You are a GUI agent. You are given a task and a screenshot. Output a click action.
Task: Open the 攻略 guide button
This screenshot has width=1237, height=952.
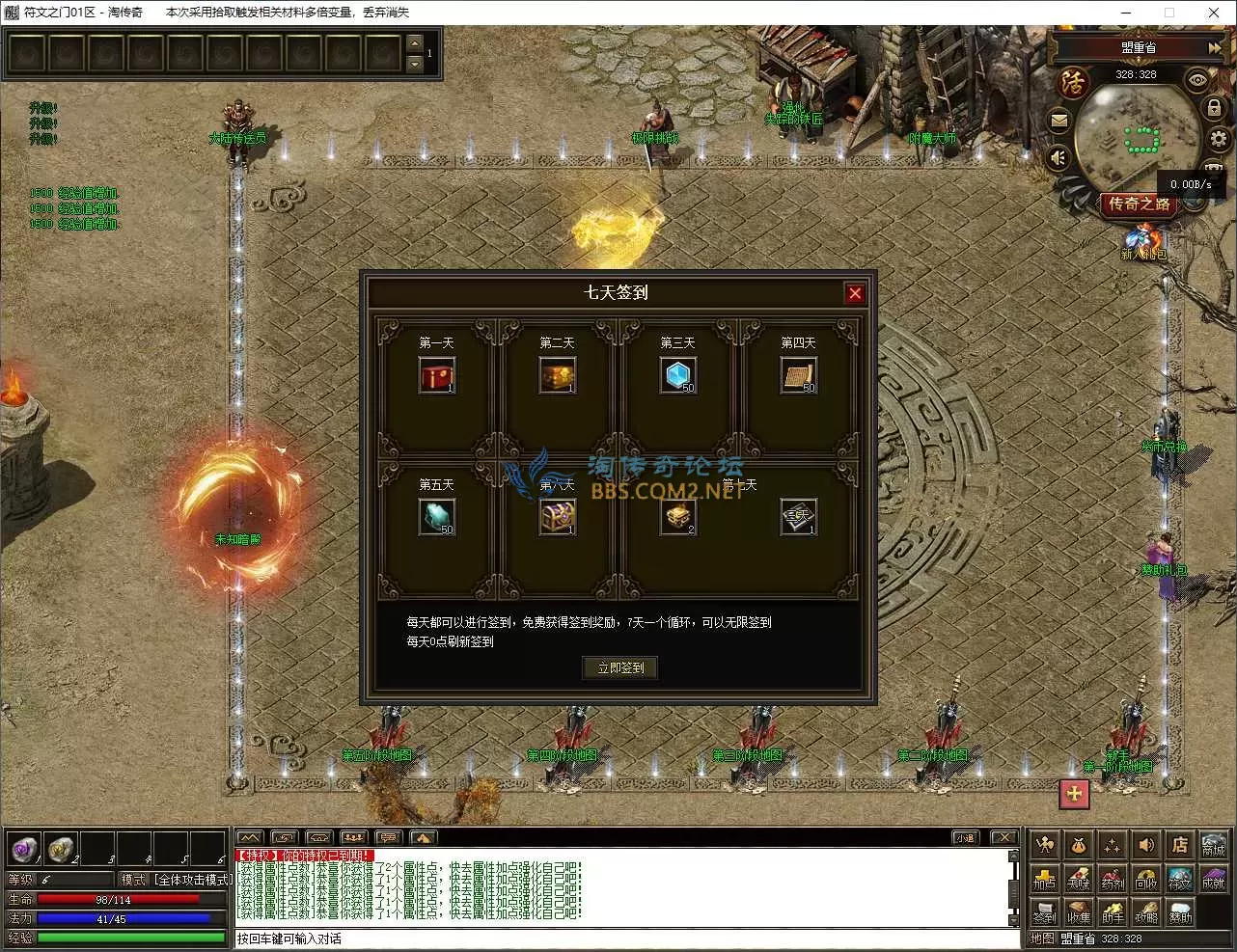click(1145, 911)
